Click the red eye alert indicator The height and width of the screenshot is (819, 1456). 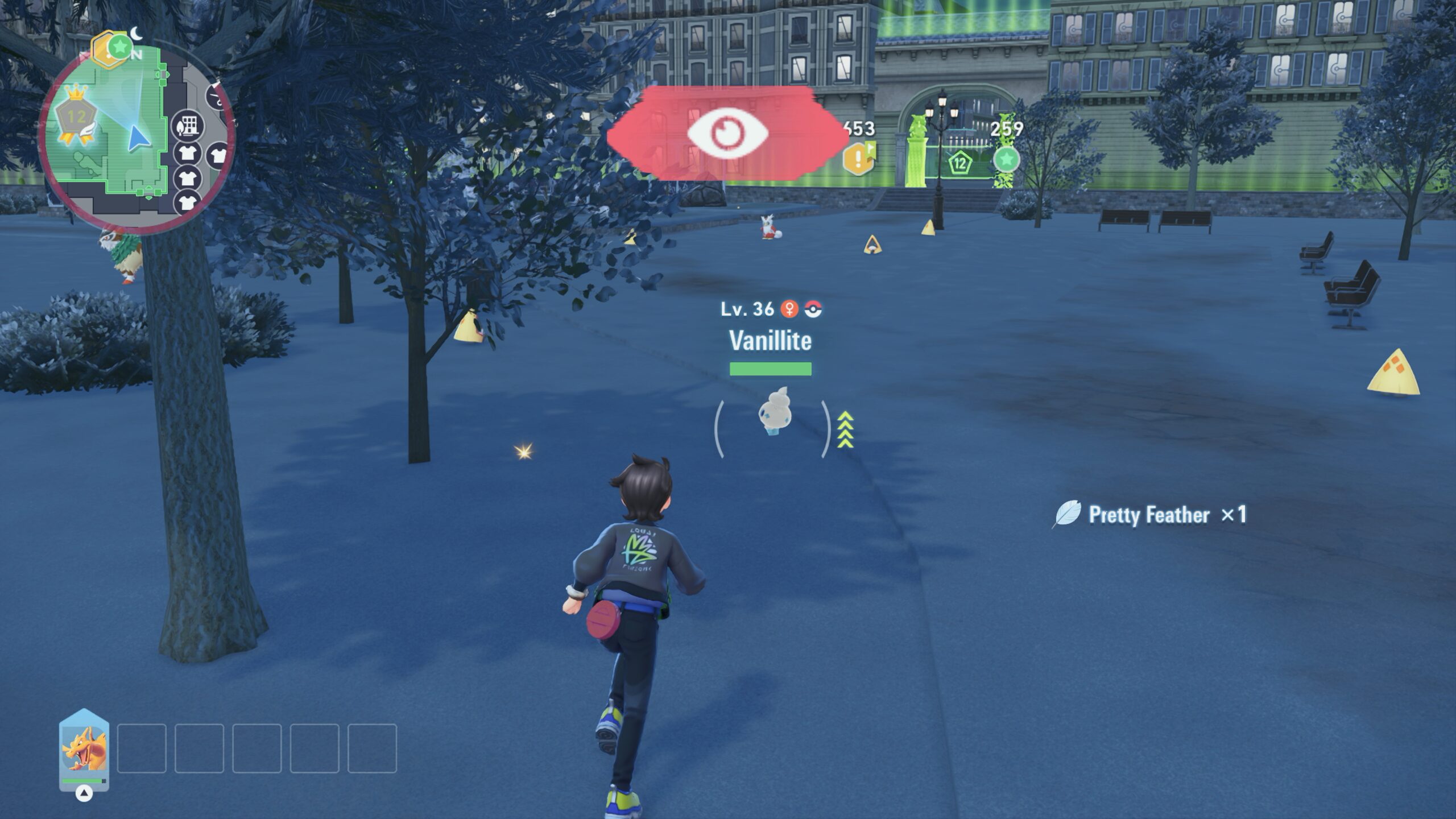point(727,134)
